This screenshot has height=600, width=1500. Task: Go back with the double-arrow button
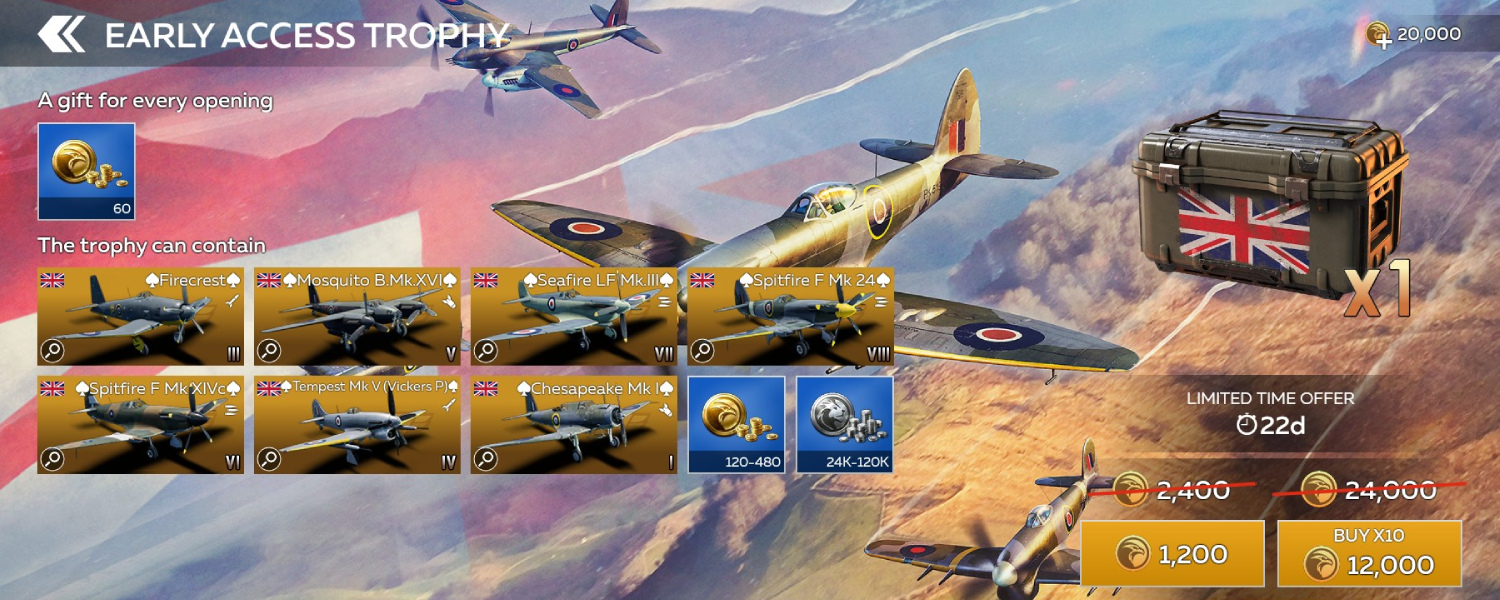[62, 34]
